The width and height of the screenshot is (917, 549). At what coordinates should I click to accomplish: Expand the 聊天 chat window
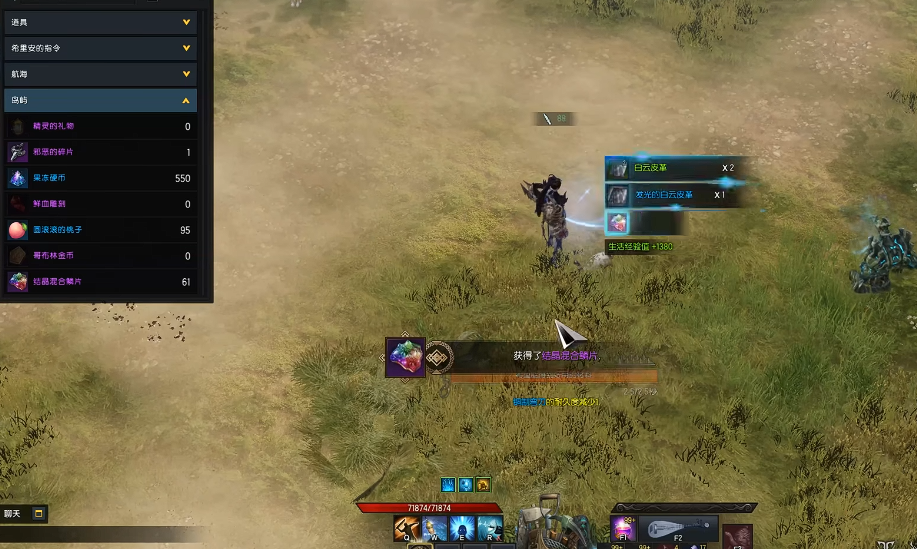pos(39,514)
